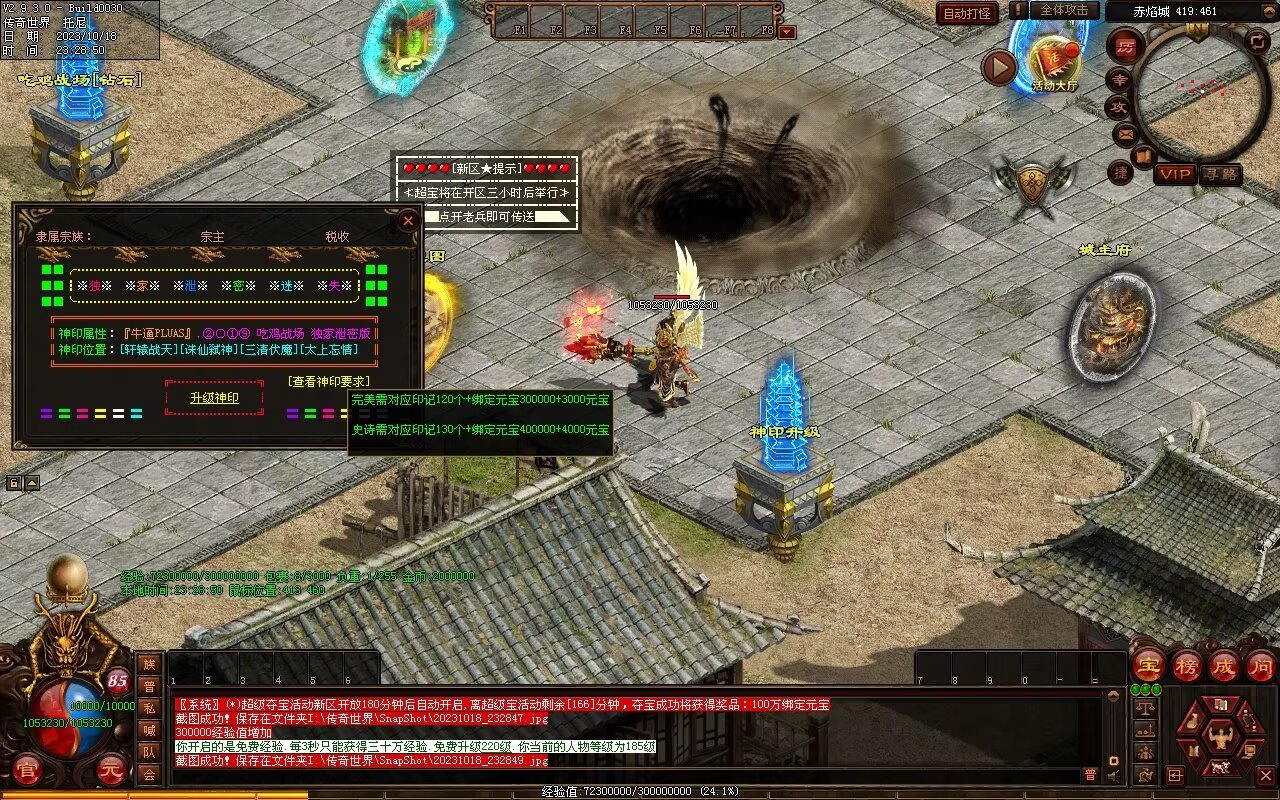This screenshot has width=1280, height=800.
Task: Toggle 自动打怪 auto-fight
Action: (x=967, y=13)
